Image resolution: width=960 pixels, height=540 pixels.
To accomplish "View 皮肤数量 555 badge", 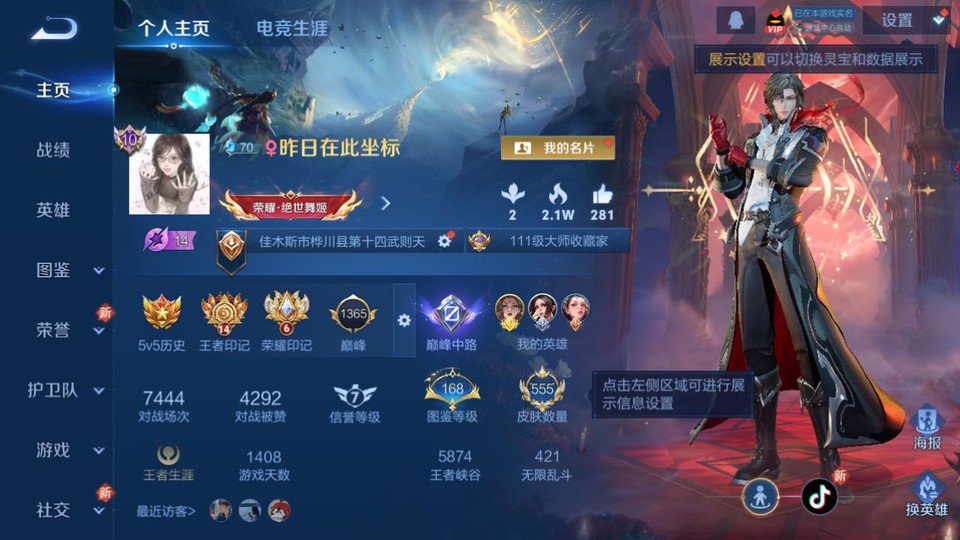I will pos(543,390).
